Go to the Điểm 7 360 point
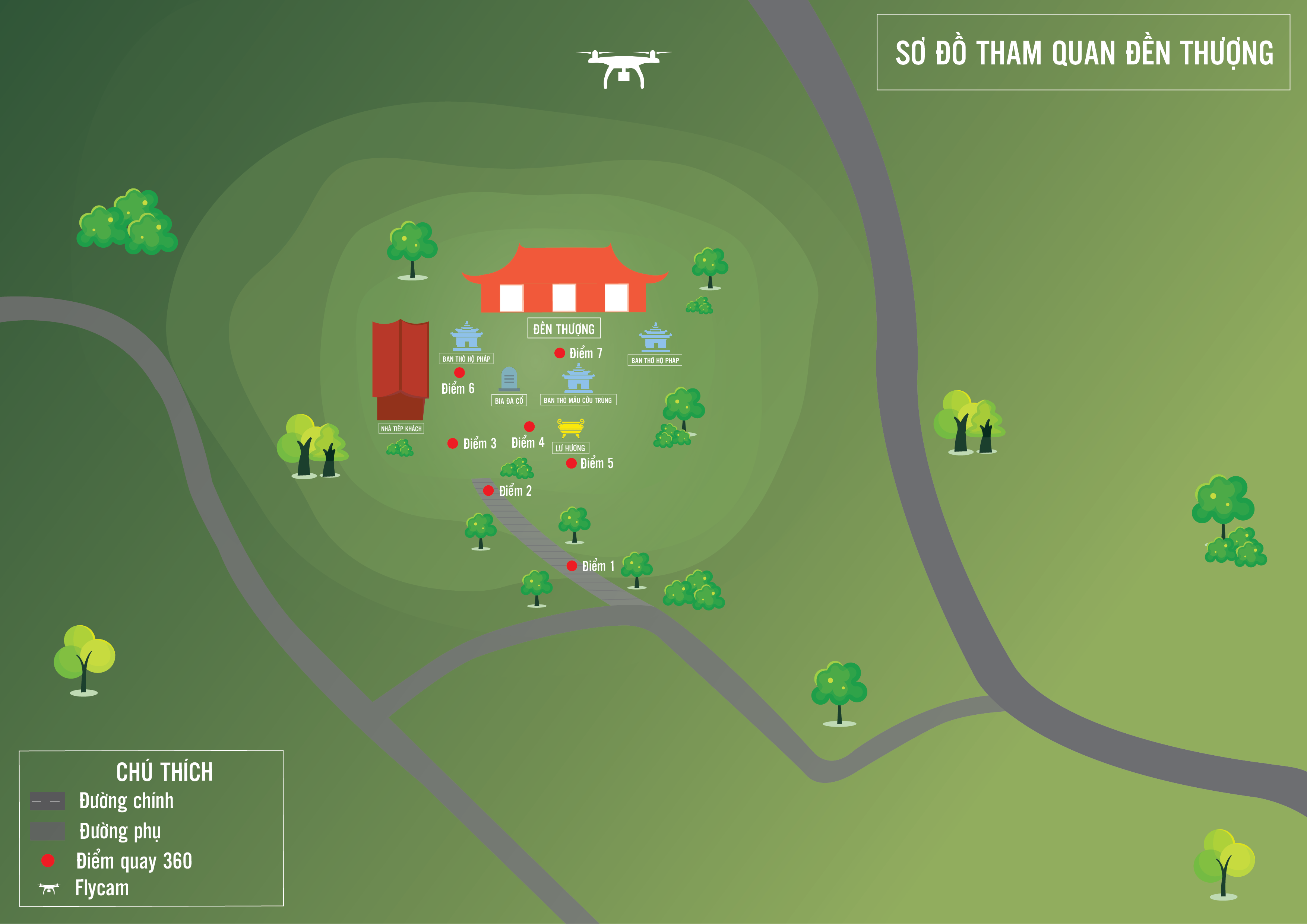 coord(560,353)
